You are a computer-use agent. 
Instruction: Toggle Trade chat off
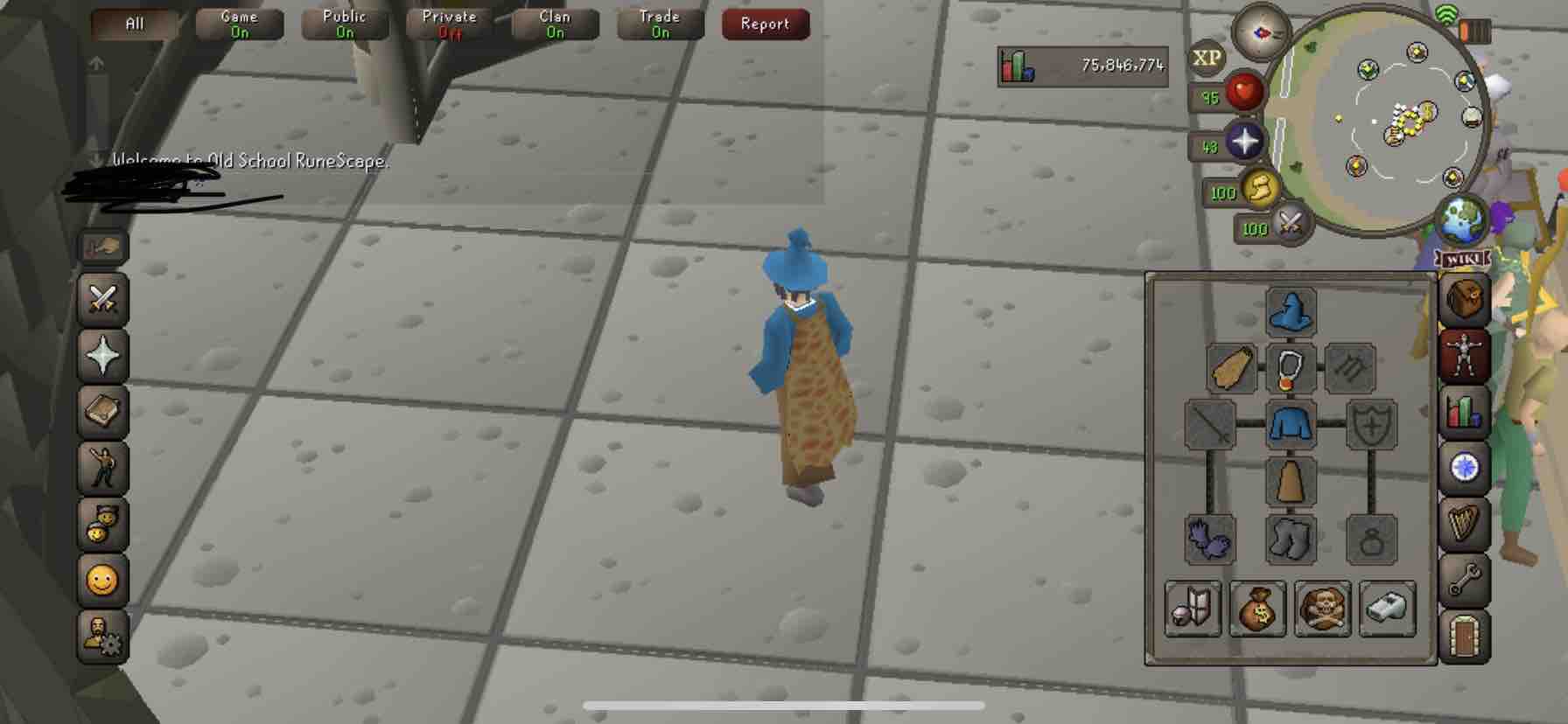coord(659,23)
